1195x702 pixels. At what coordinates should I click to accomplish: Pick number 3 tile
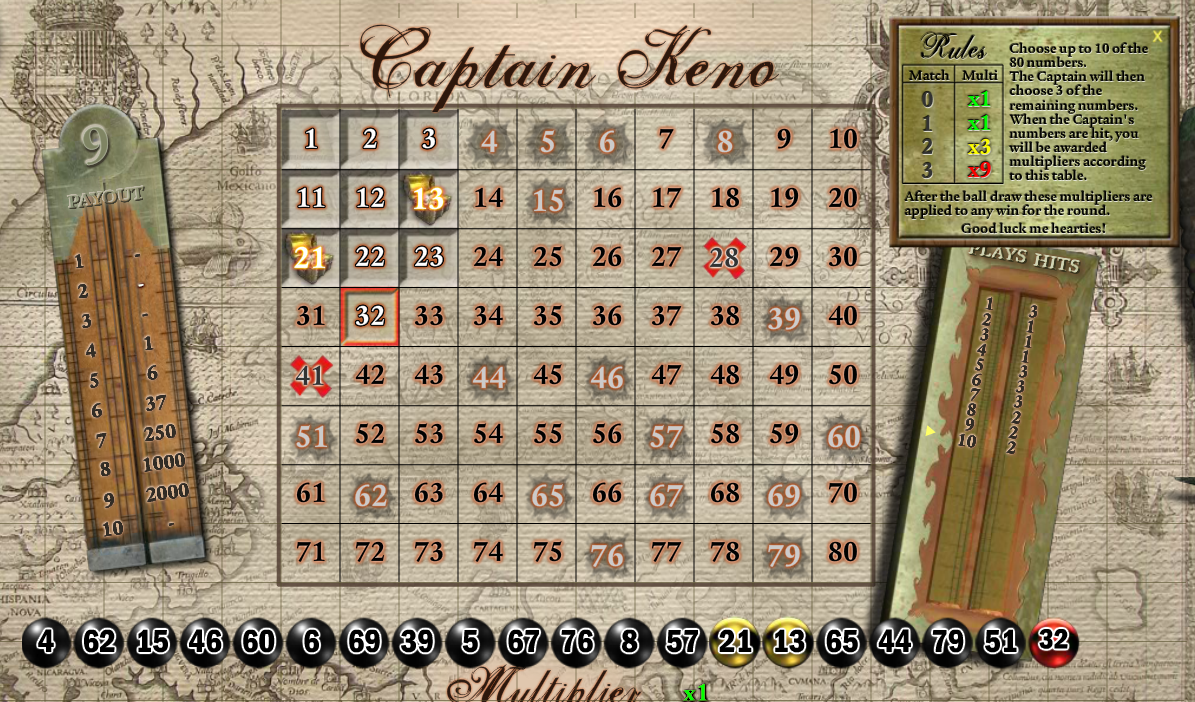429,139
